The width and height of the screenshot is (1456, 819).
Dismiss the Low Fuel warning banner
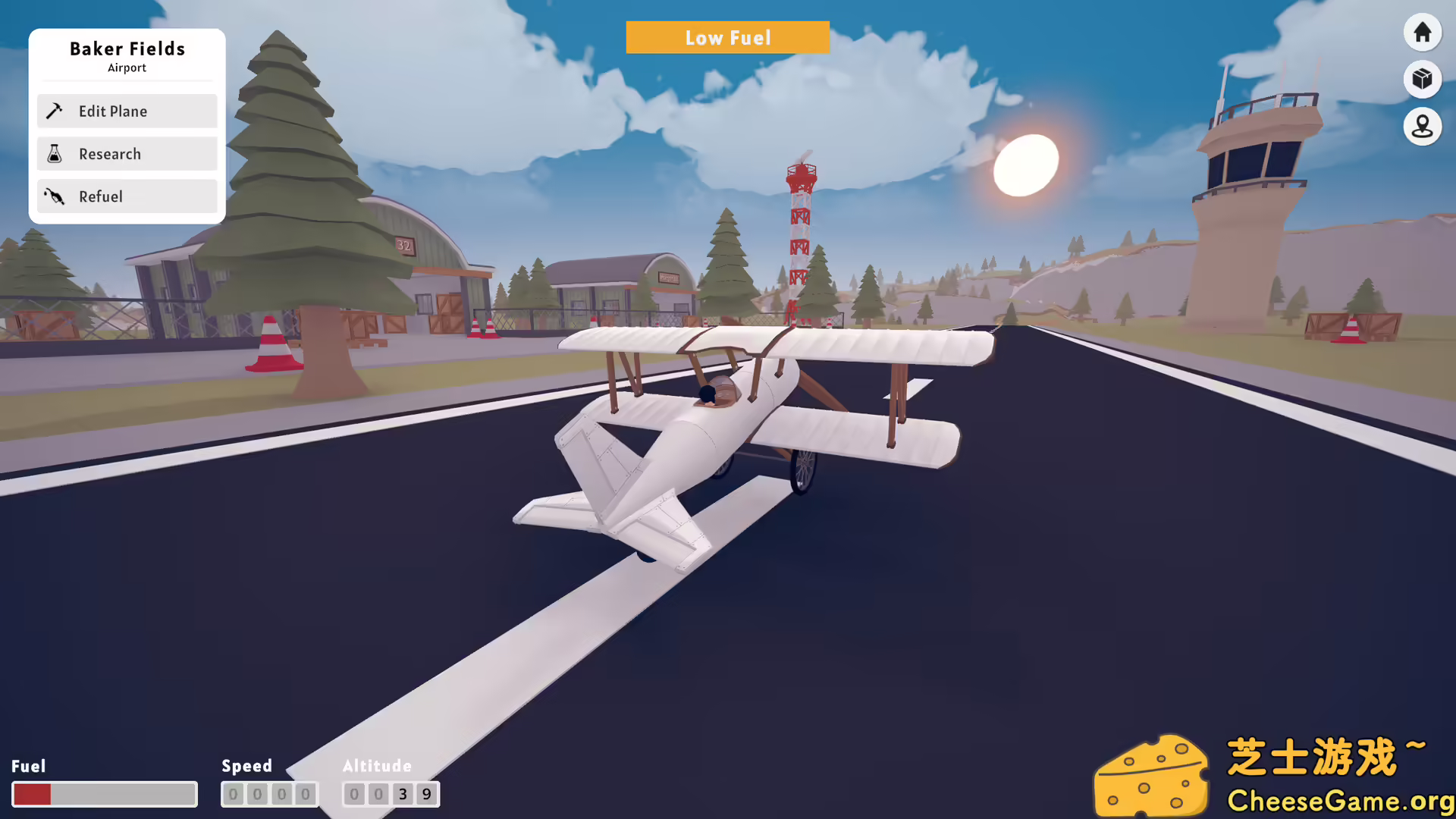click(x=727, y=37)
